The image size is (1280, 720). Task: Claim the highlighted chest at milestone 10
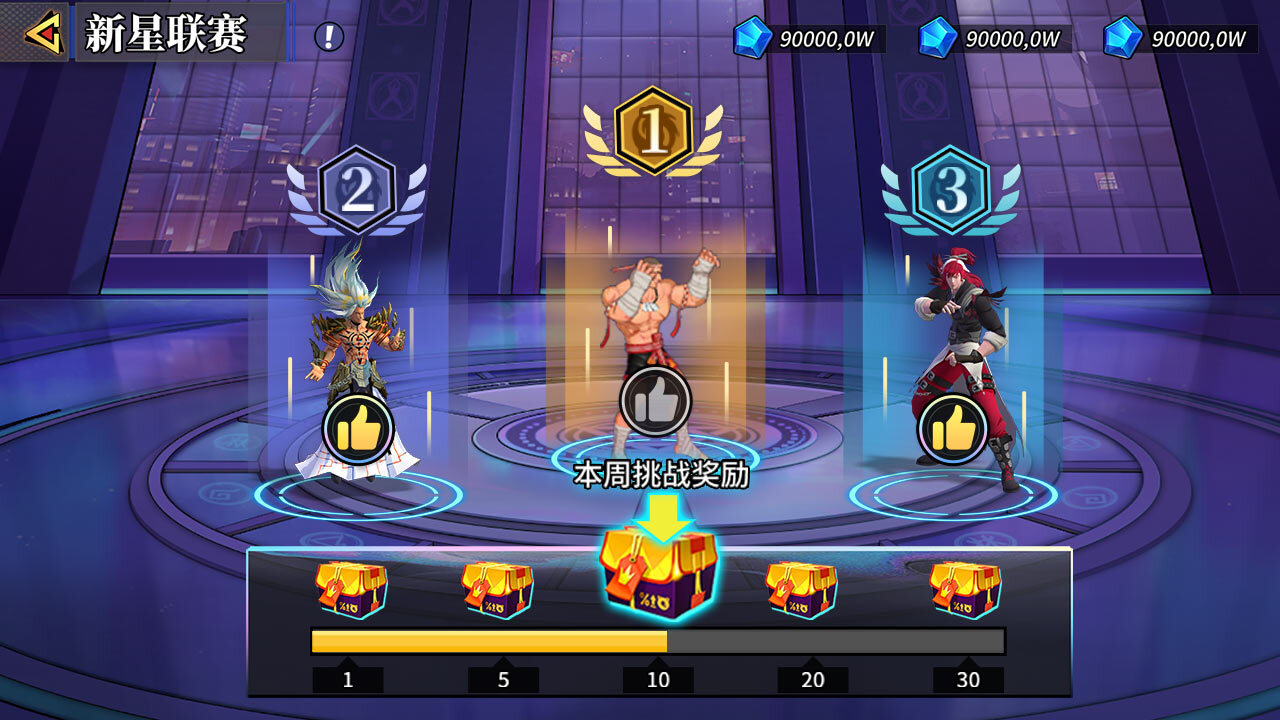point(657,574)
